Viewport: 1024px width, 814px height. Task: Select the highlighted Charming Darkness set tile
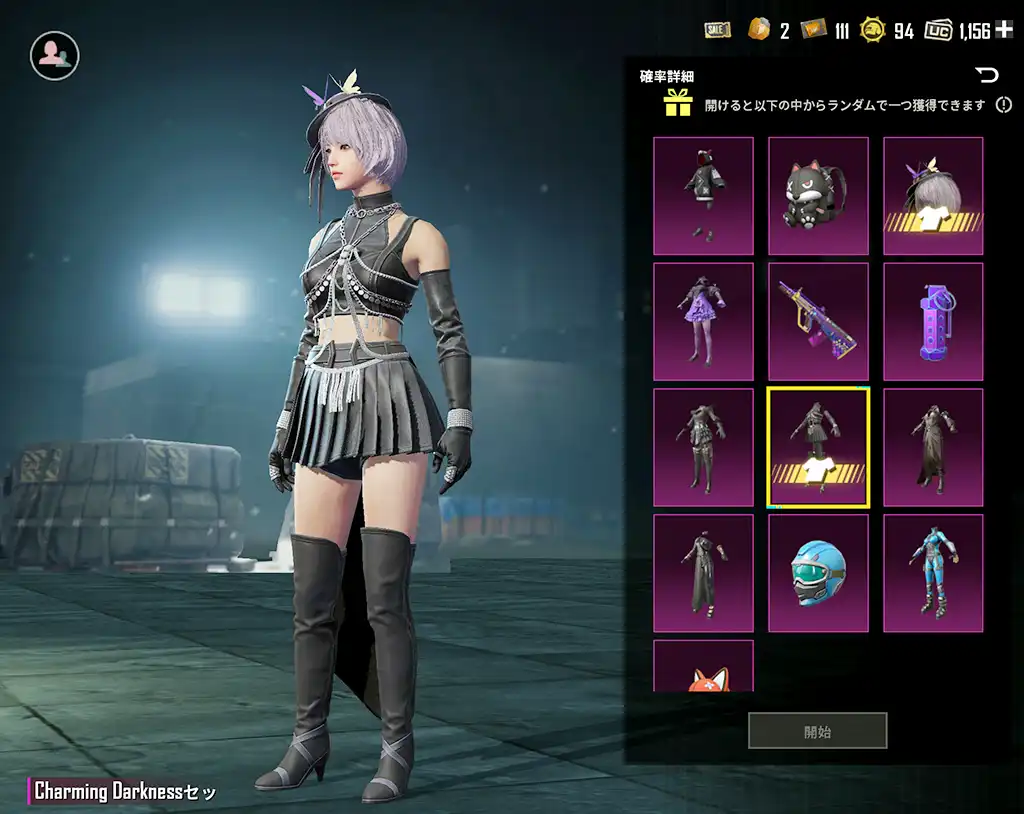pyautogui.click(x=818, y=447)
